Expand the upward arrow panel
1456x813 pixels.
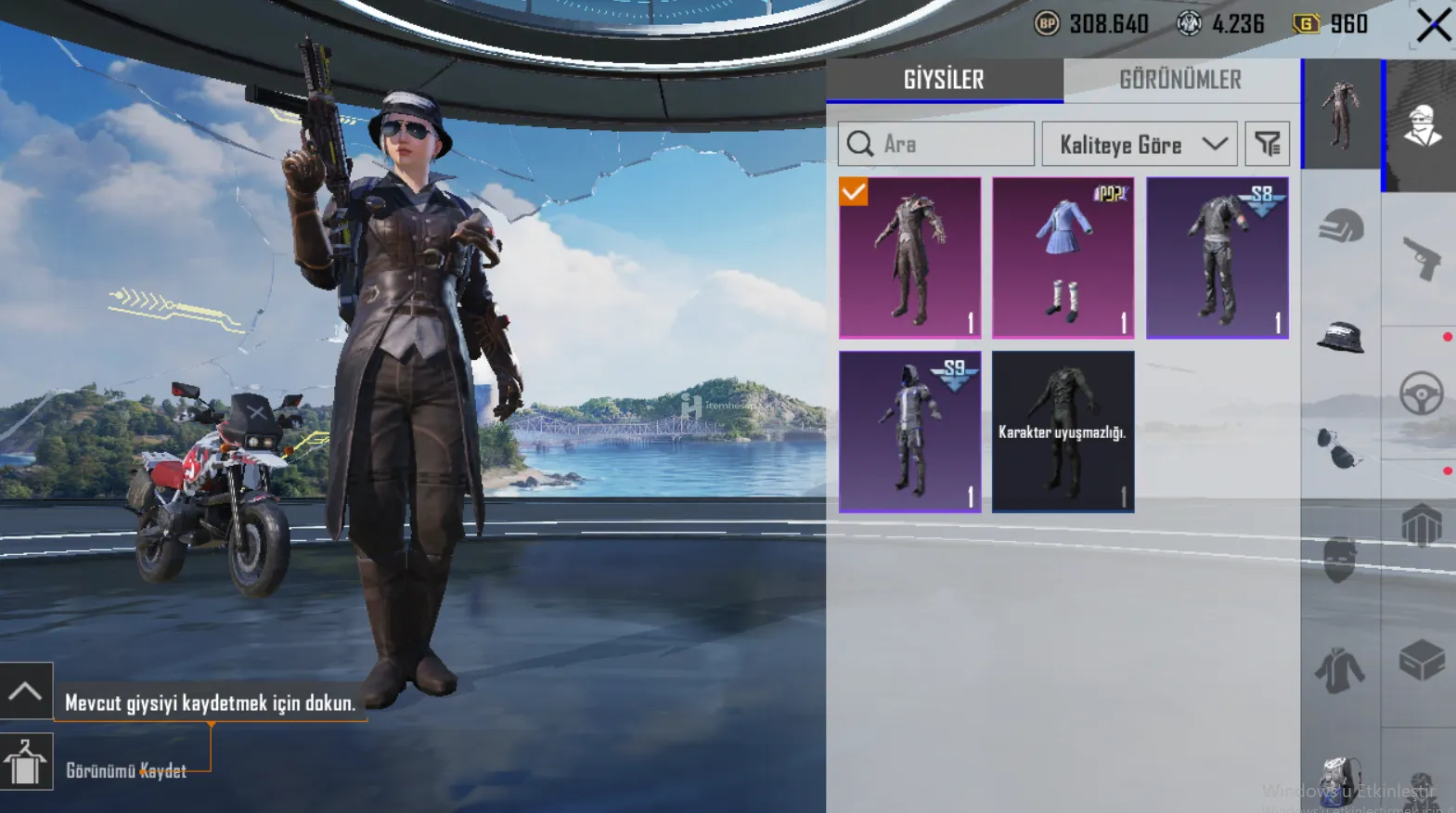click(x=25, y=691)
